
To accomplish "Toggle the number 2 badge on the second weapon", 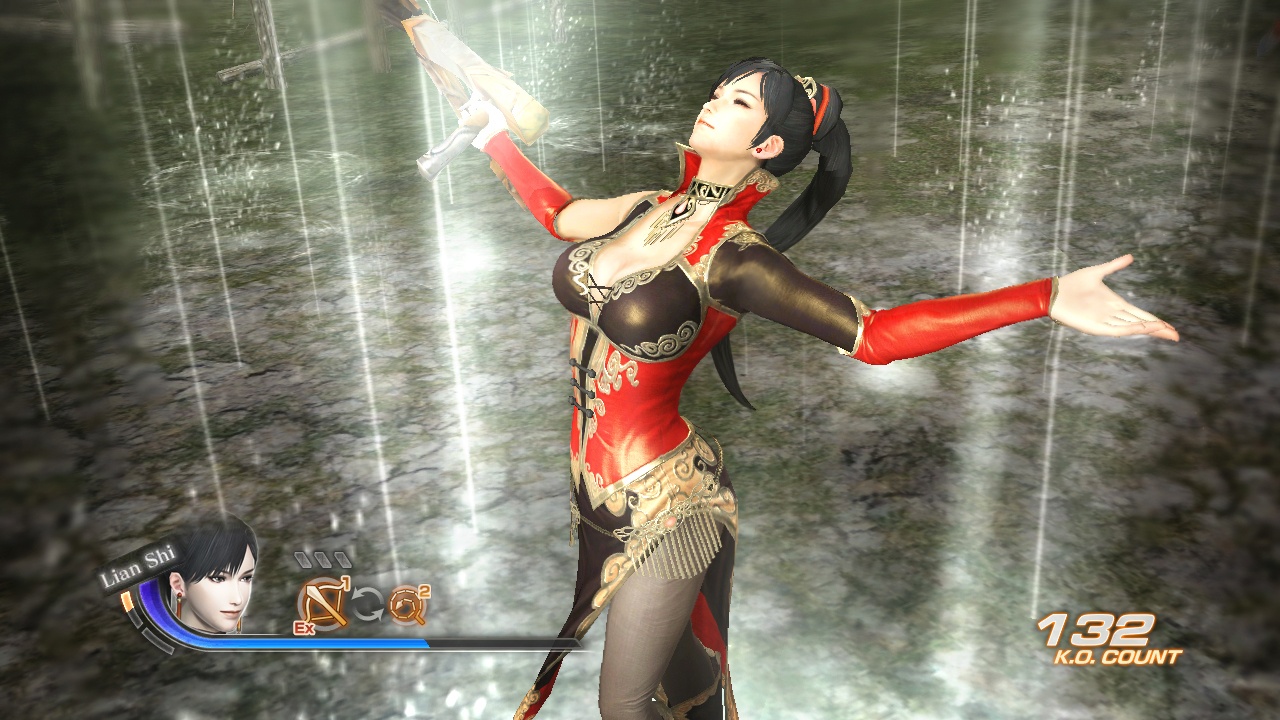I will 425,593.
